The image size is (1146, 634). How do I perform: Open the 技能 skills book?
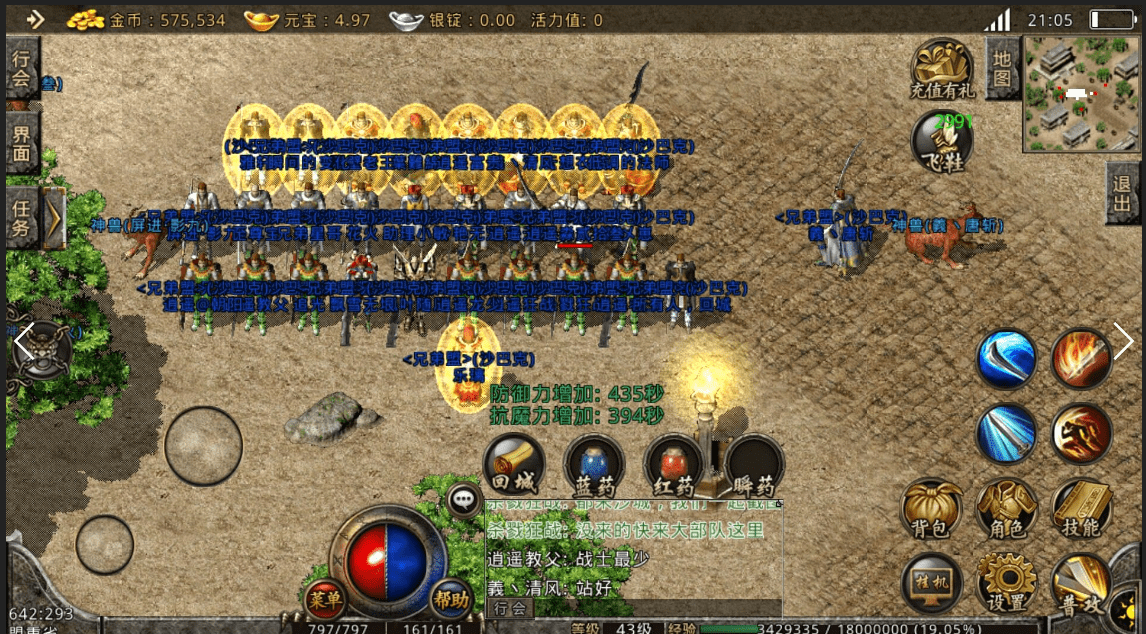[1082, 509]
